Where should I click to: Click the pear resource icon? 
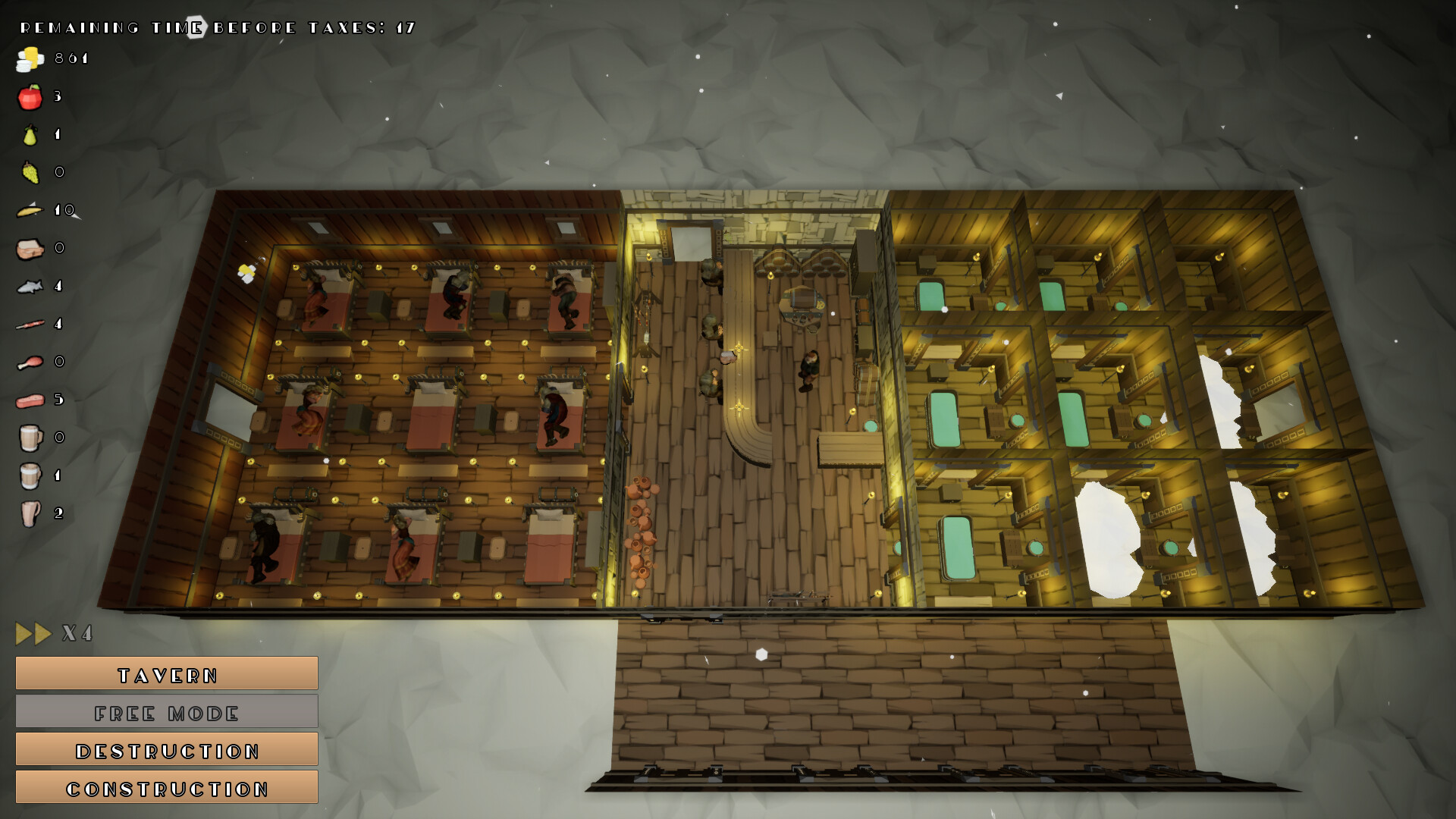click(x=29, y=134)
